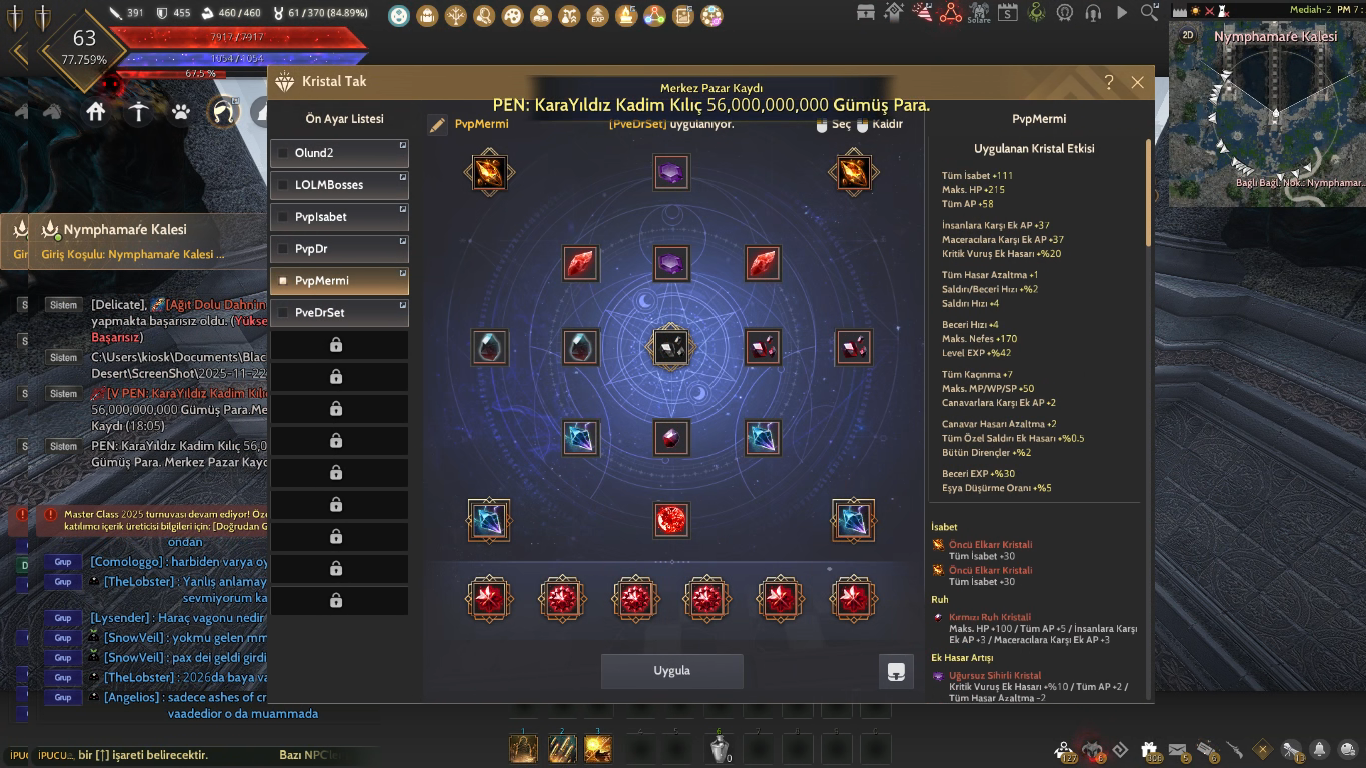Choose the LOLMBosses preset

tap(339, 185)
